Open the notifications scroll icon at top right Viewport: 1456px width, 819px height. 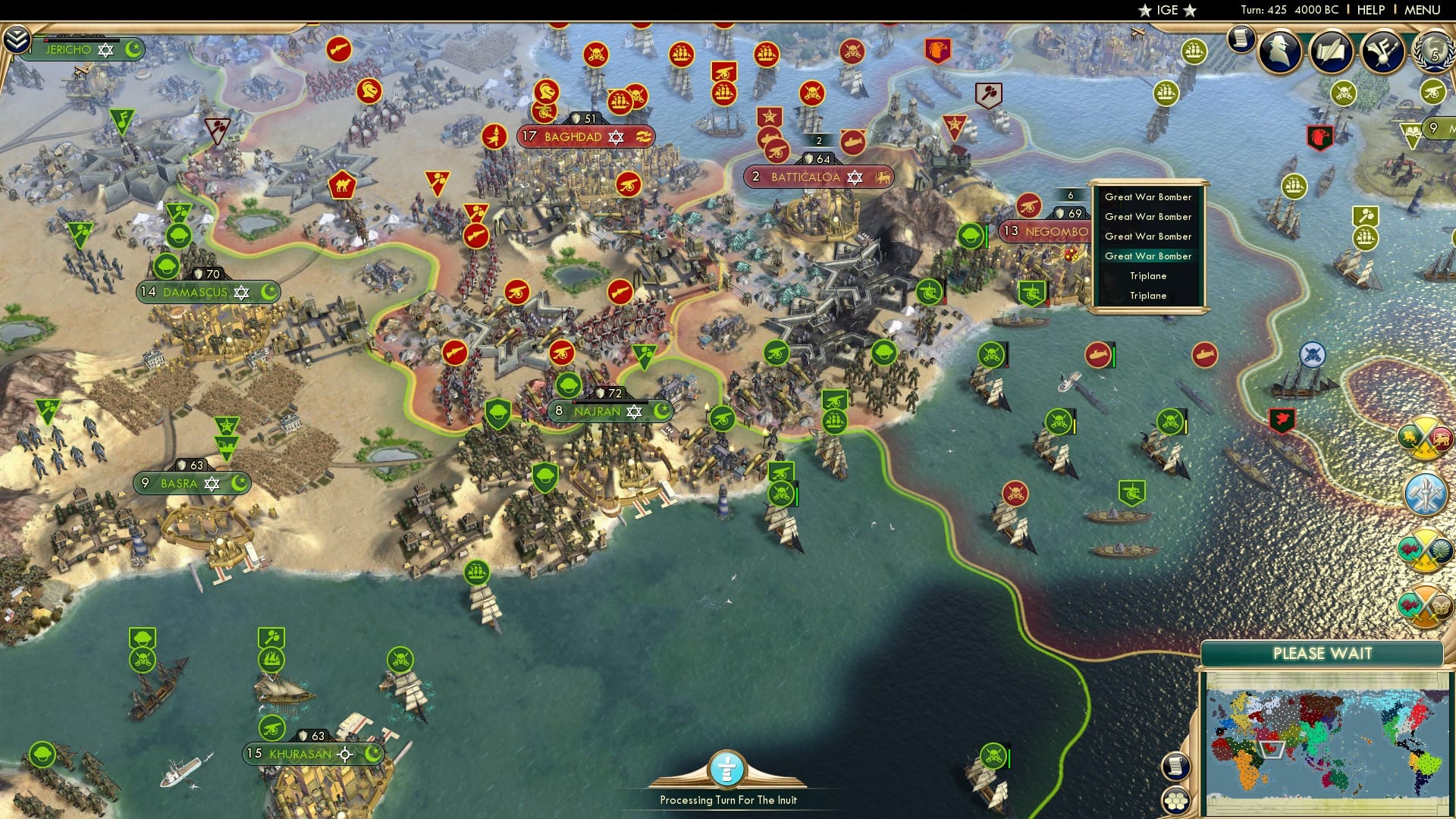1241,39
